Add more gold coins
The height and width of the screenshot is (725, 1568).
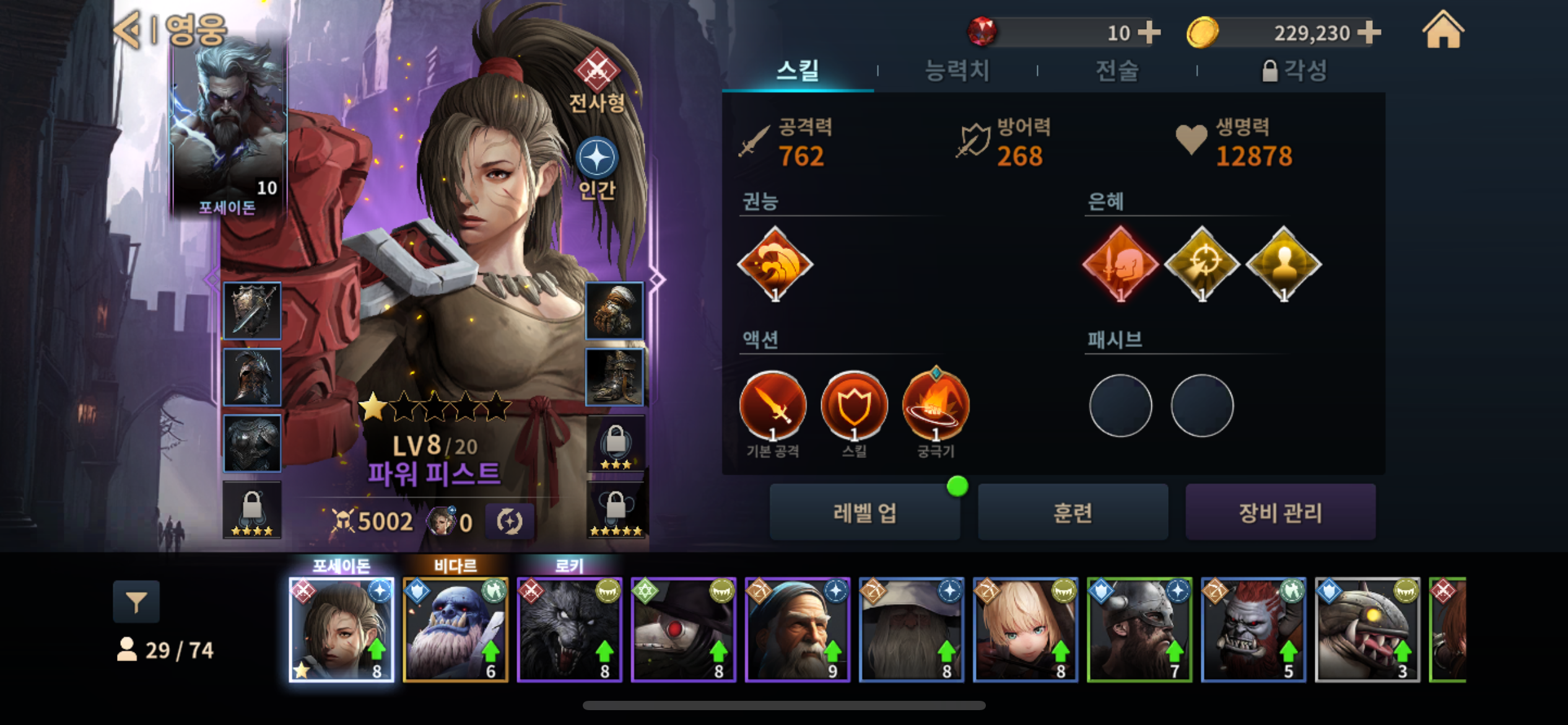pos(1369,32)
